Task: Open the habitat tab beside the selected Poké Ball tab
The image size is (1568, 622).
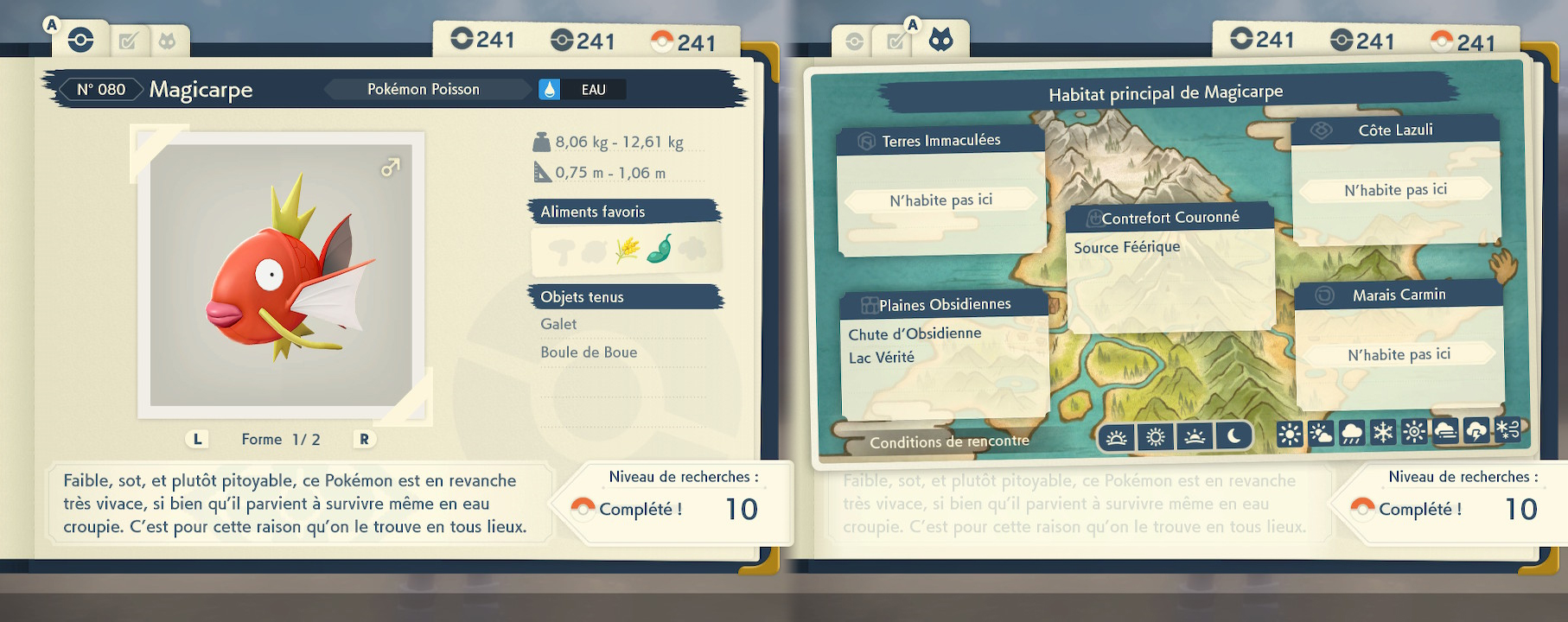Action: pyautogui.click(x=167, y=41)
